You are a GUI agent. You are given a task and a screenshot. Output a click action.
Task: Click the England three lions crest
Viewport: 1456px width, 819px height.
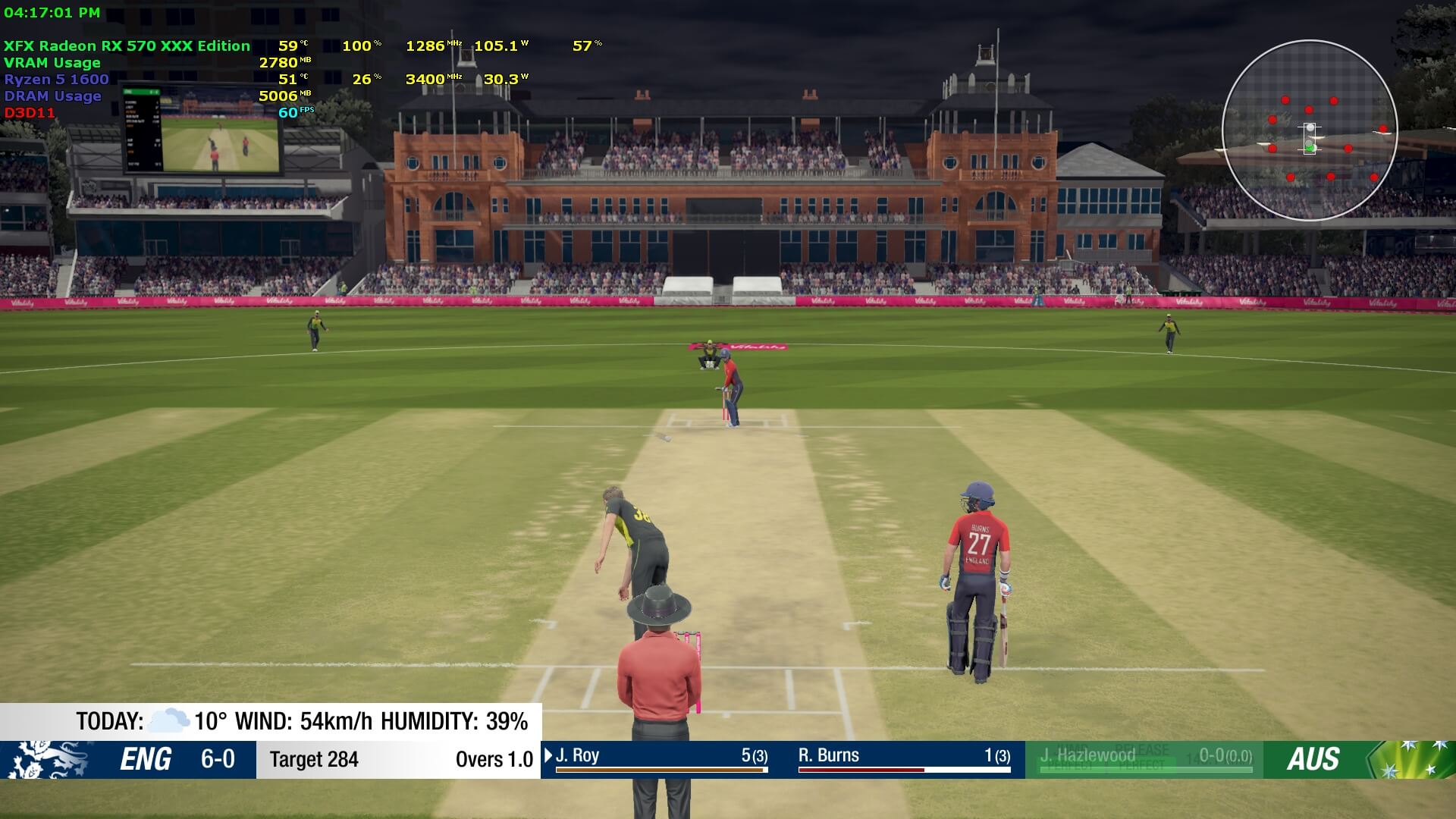coord(47,759)
